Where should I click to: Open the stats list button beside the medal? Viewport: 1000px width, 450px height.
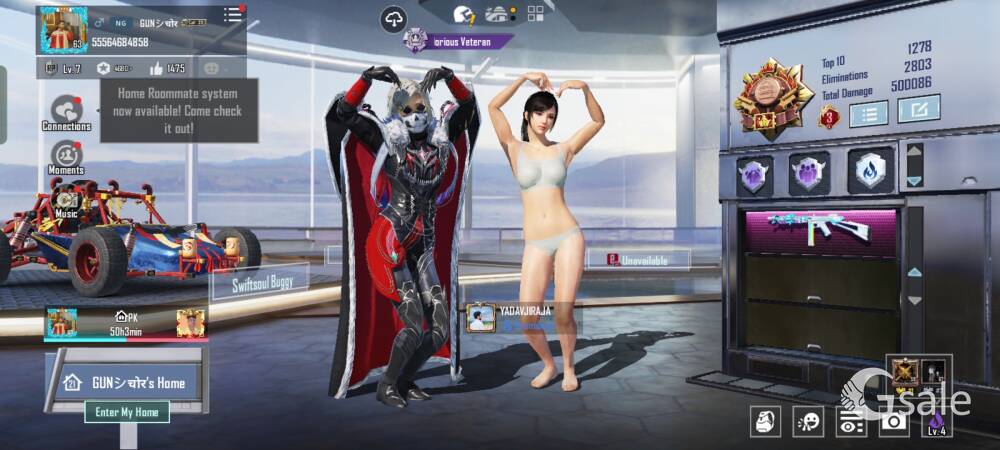(868, 113)
